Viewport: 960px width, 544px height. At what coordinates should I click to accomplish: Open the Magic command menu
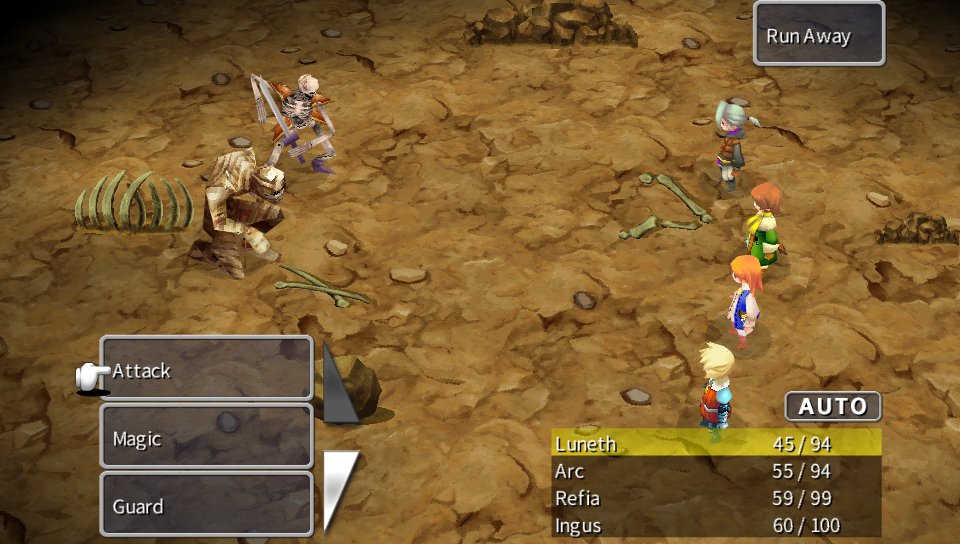tap(207, 437)
